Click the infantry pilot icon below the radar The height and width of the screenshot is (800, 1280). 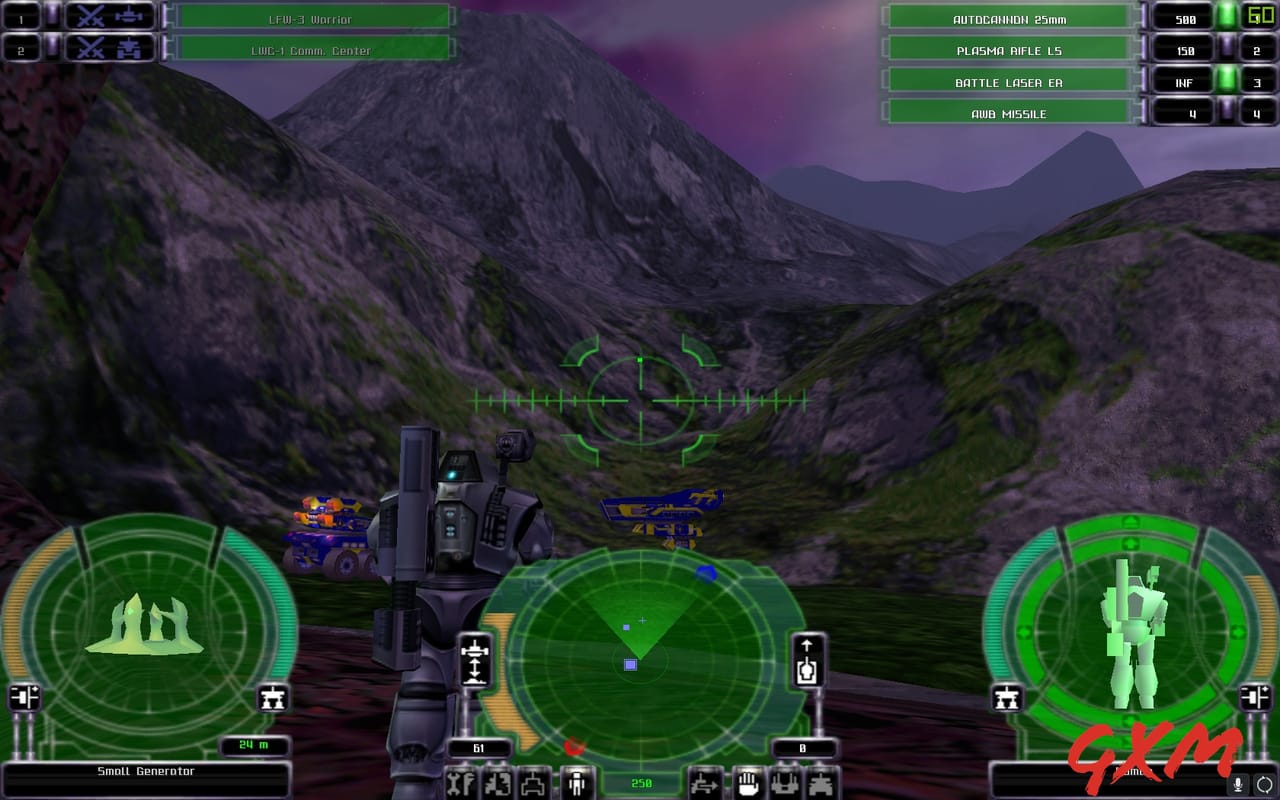tap(578, 782)
